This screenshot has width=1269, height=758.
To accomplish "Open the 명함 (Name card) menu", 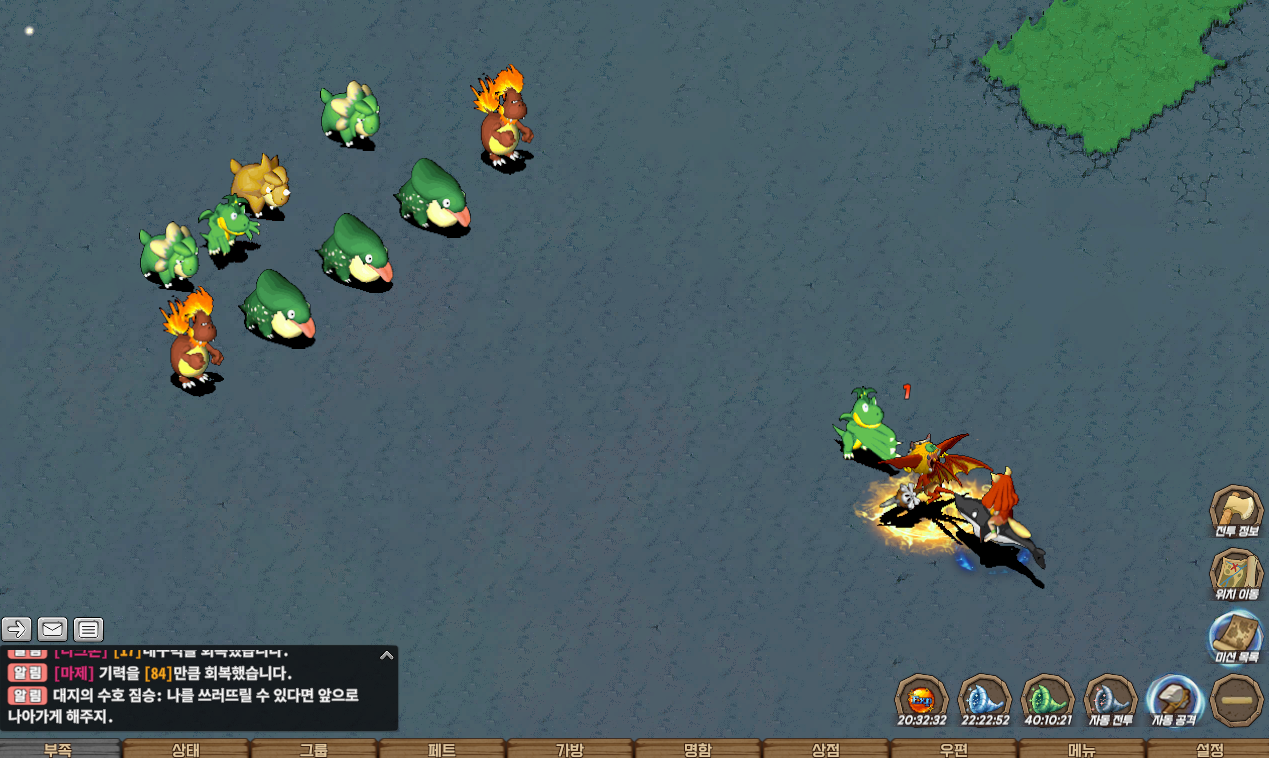I will coord(698,749).
